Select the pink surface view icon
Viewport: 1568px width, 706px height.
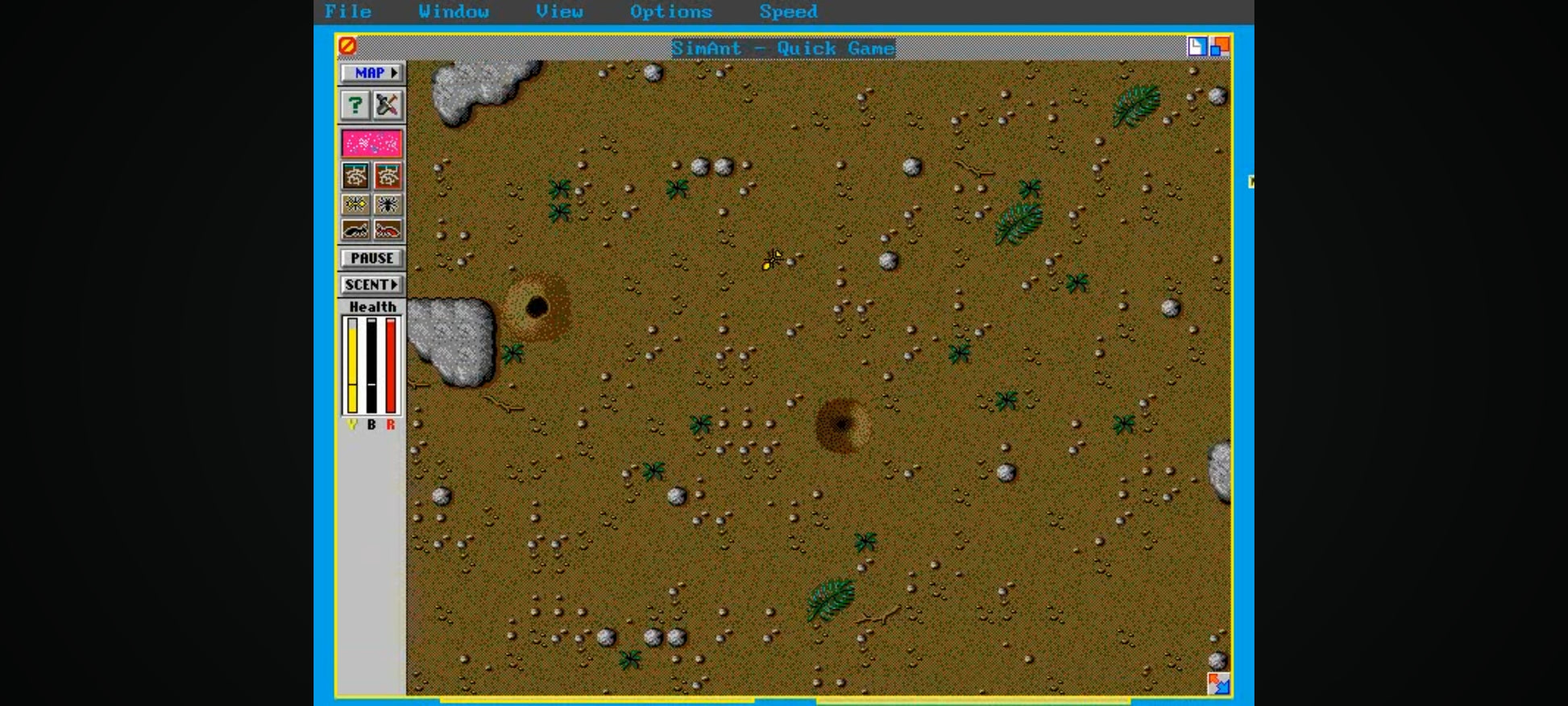371,143
